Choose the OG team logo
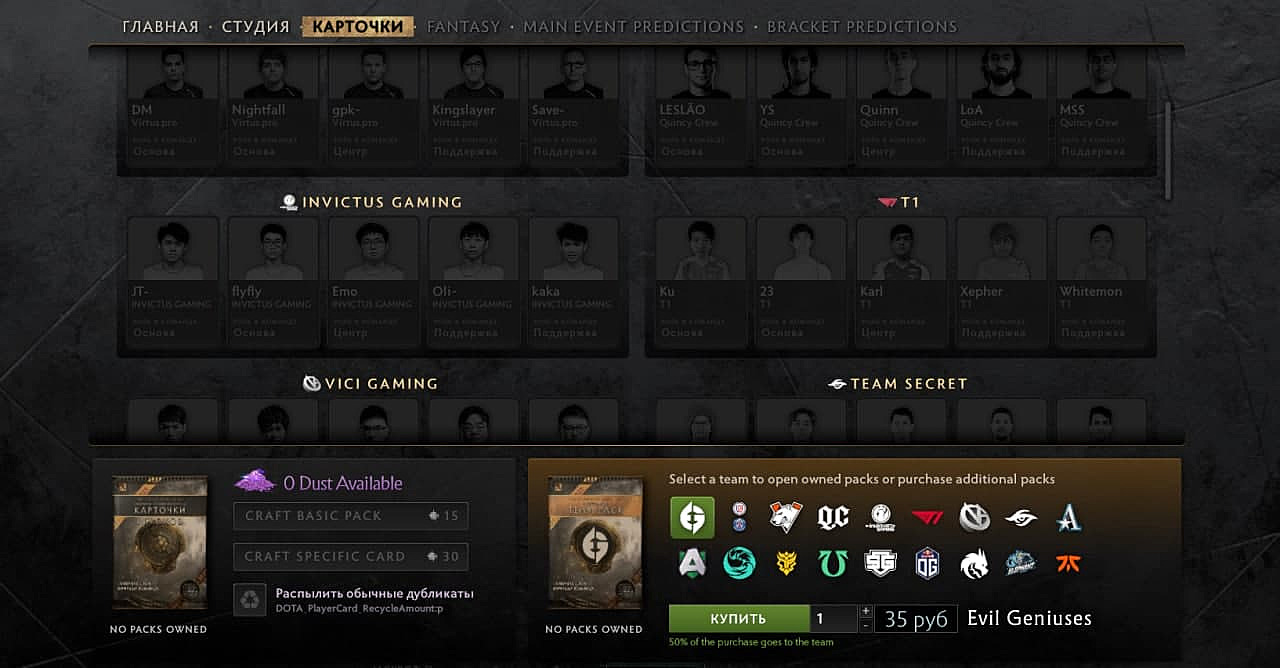Image resolution: width=1280 pixels, height=668 pixels. pyautogui.click(x=927, y=564)
